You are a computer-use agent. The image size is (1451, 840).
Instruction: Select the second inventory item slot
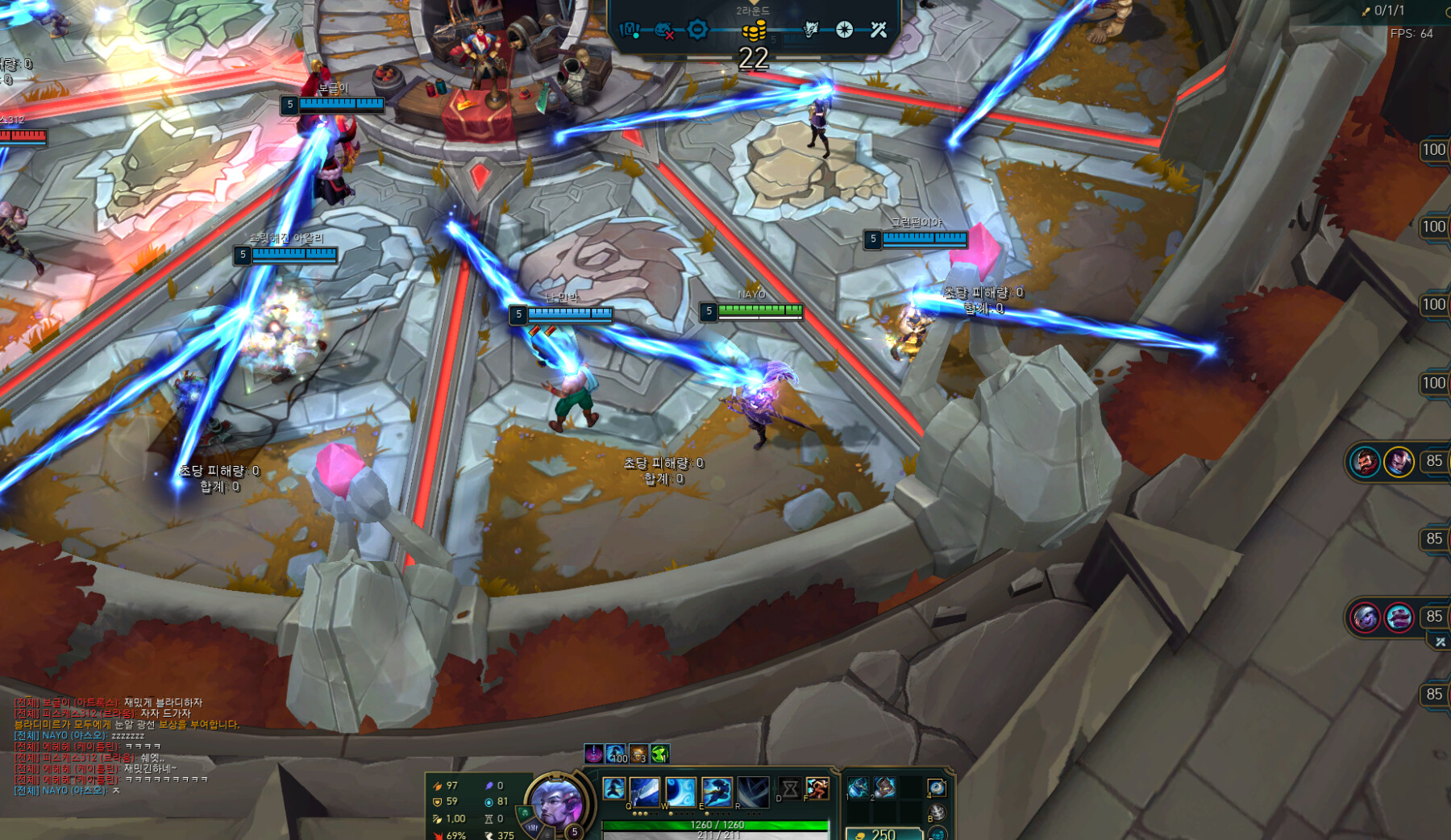pyautogui.click(x=884, y=787)
